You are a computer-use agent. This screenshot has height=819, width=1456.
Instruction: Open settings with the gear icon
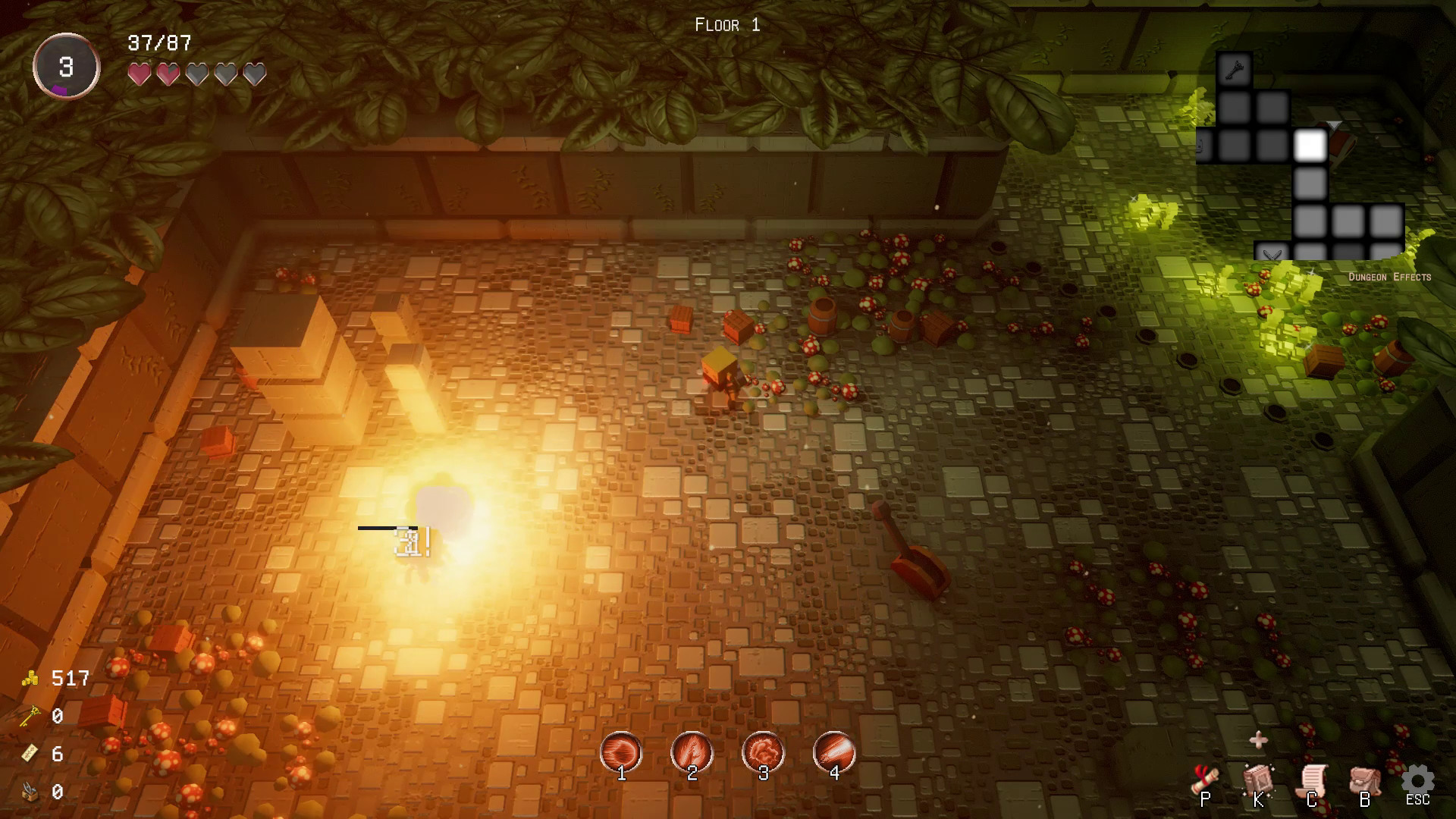coord(1417,780)
